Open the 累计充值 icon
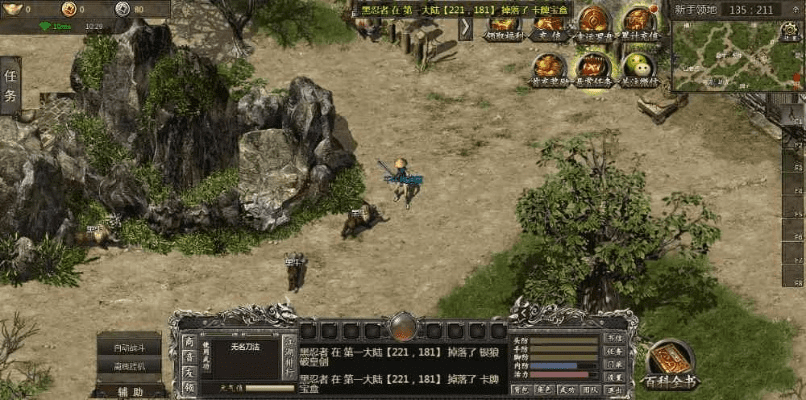The height and width of the screenshot is (400, 806). (639, 22)
